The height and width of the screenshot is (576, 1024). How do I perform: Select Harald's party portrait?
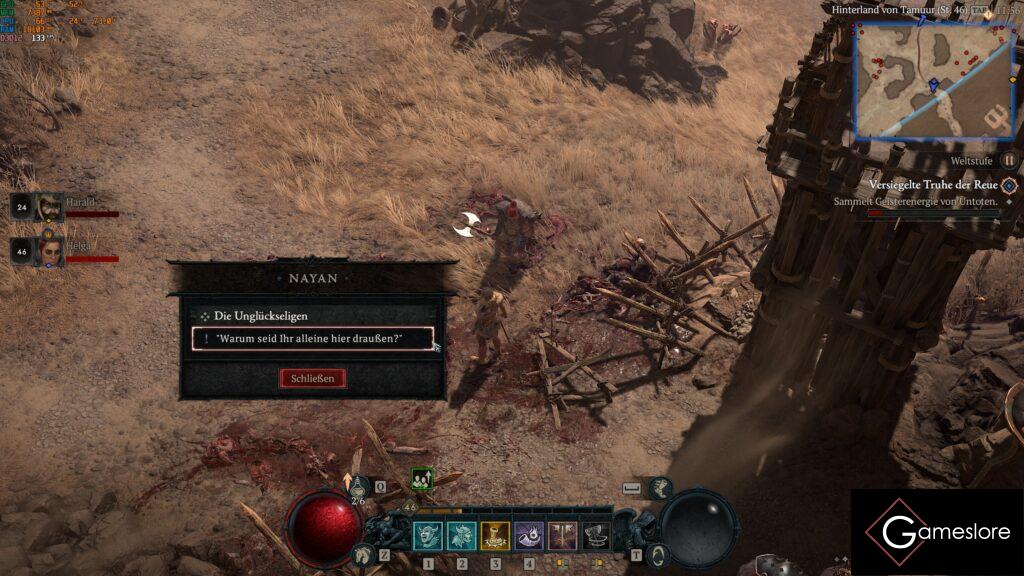pyautogui.click(x=49, y=207)
